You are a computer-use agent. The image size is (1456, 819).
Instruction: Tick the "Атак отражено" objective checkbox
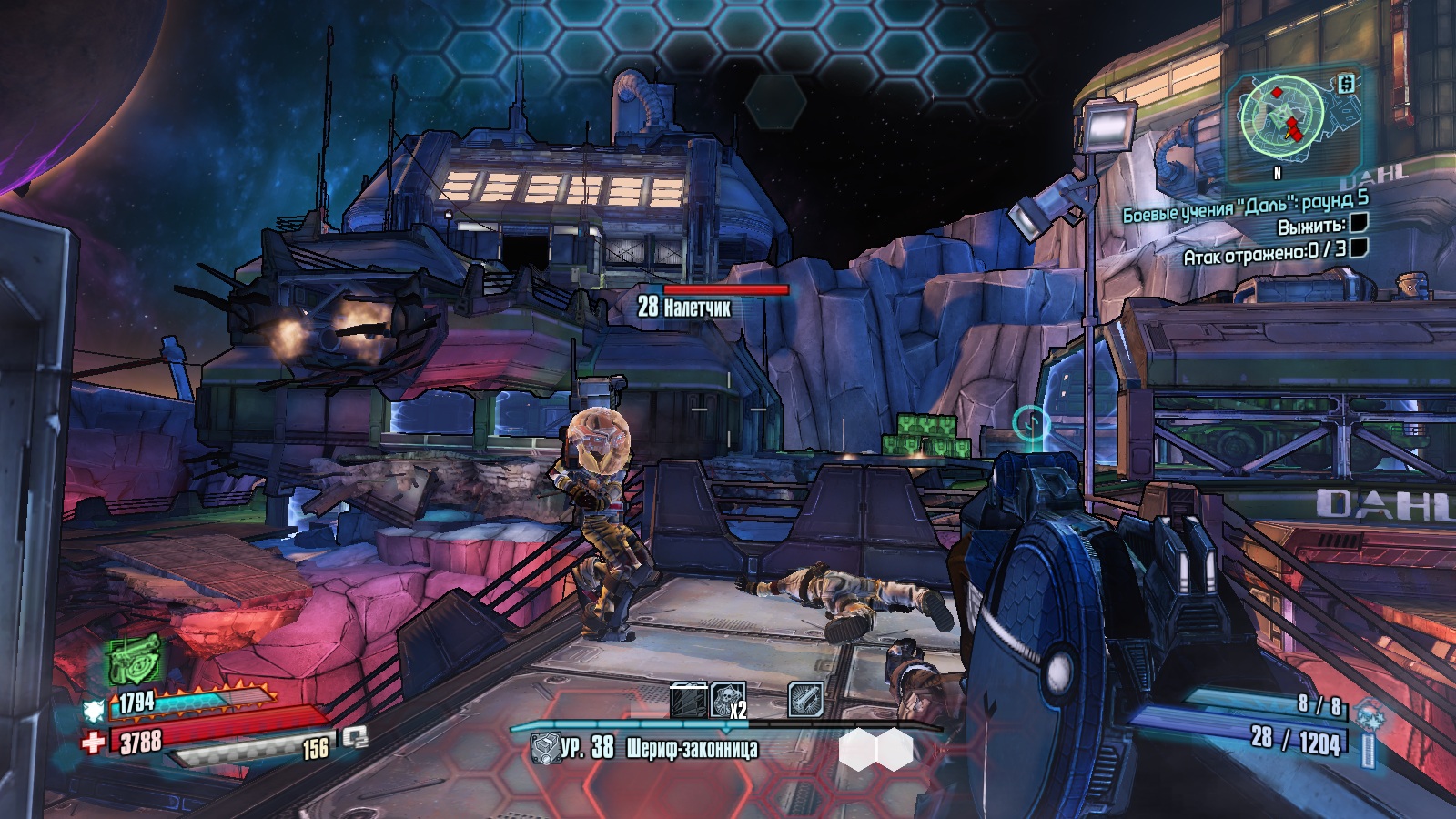(1359, 248)
